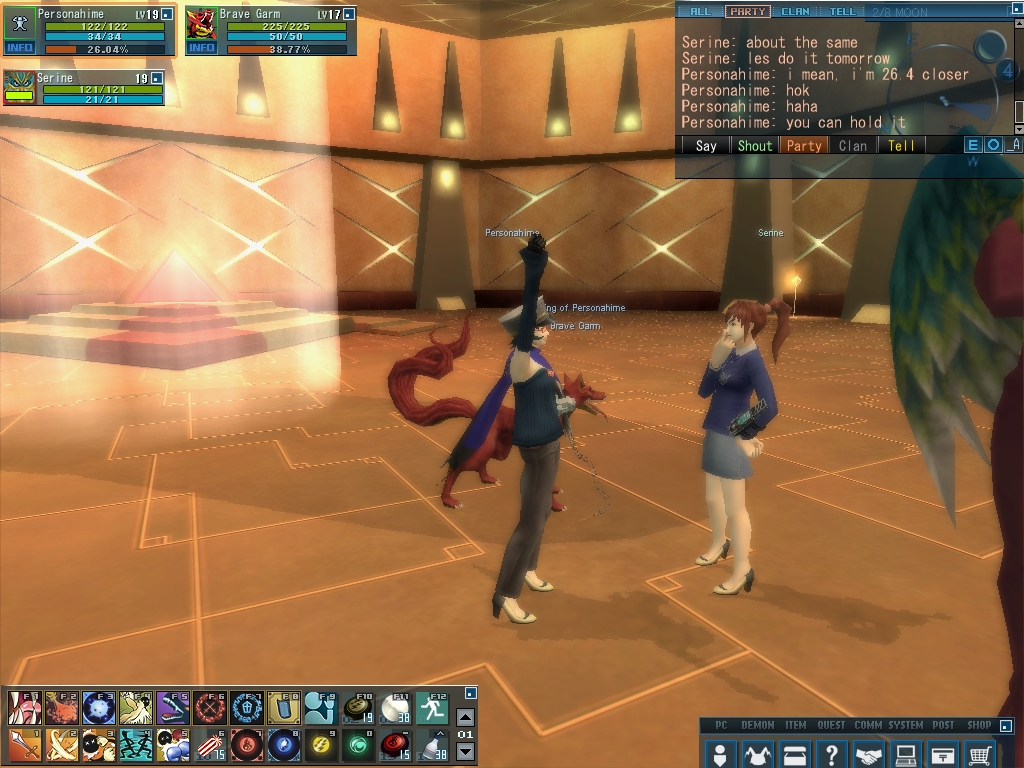Open the Item inventory box icon
The height and width of the screenshot is (768, 1024).
tap(795, 753)
